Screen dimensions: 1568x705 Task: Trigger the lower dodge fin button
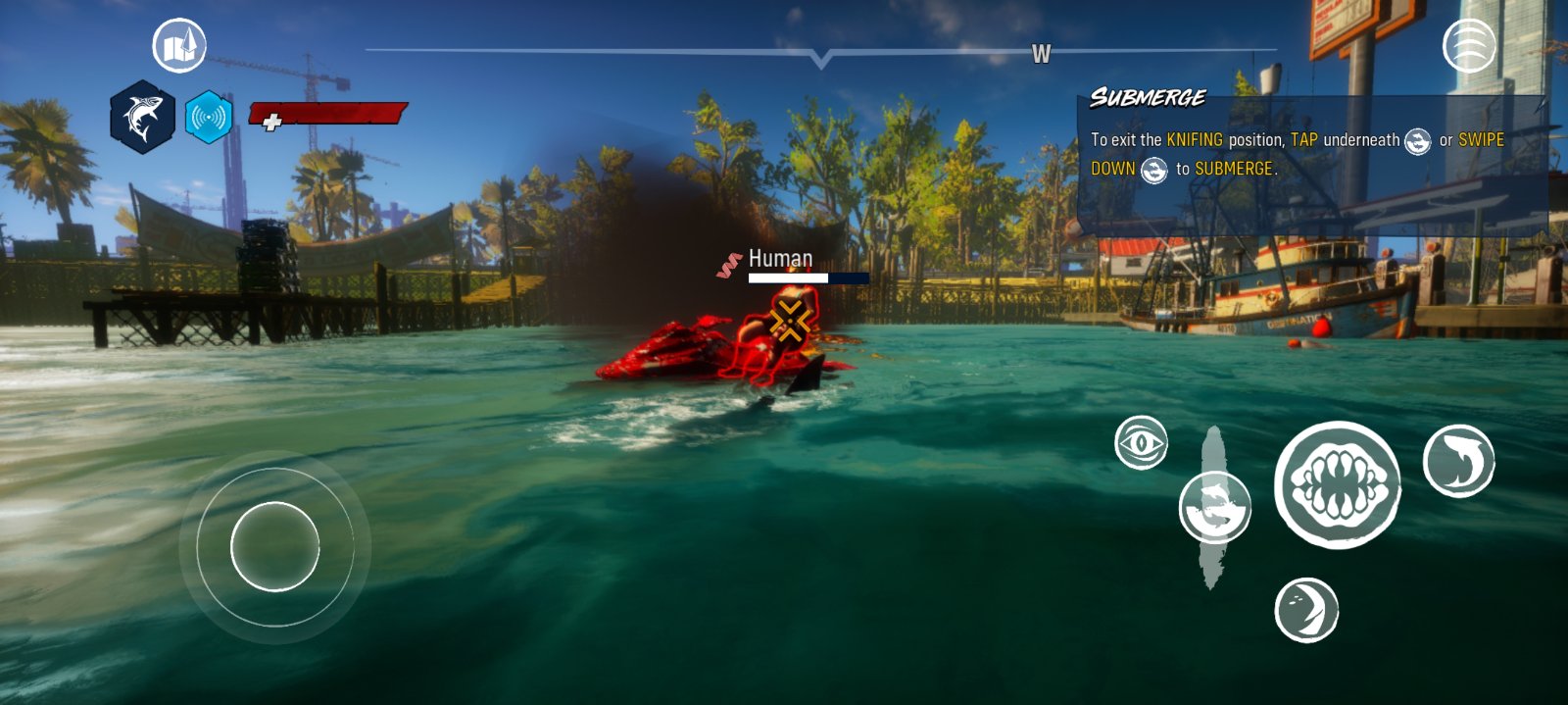point(1306,610)
